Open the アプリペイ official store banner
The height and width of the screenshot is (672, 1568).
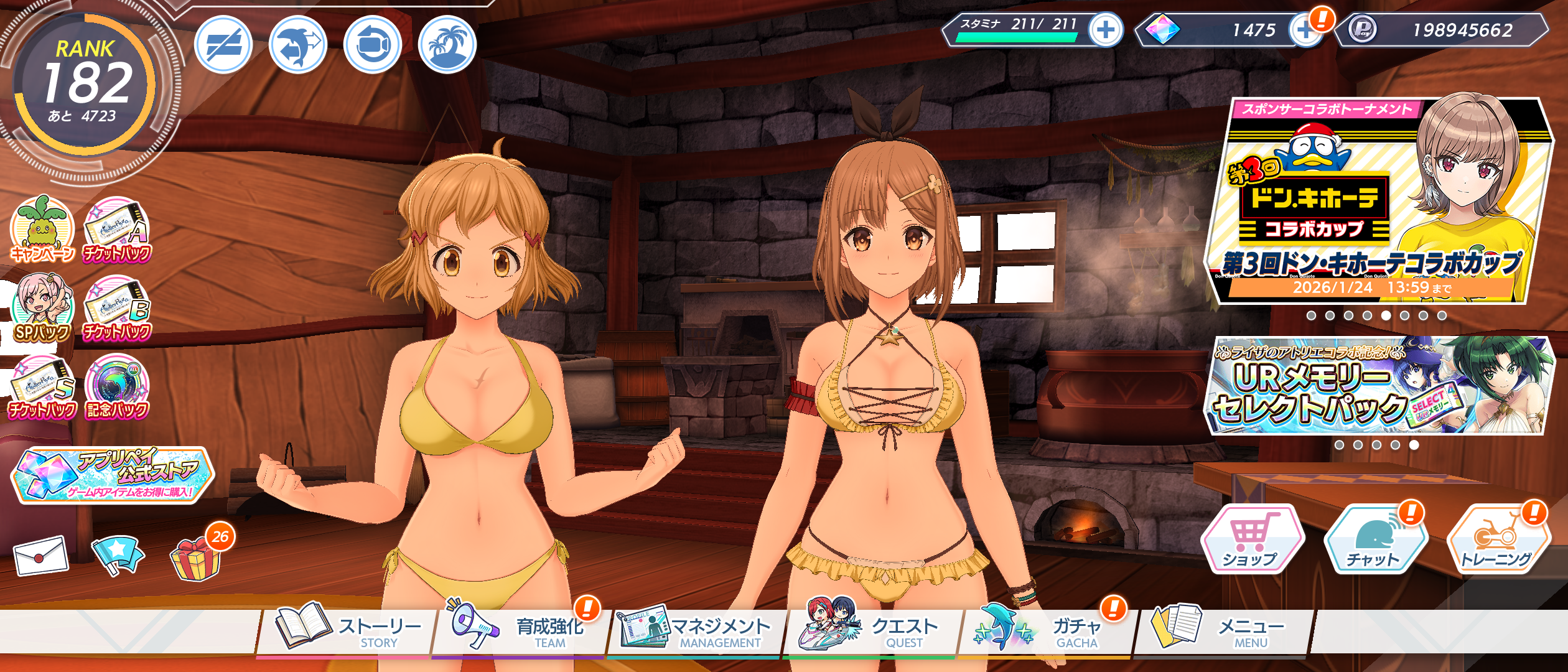click(113, 474)
